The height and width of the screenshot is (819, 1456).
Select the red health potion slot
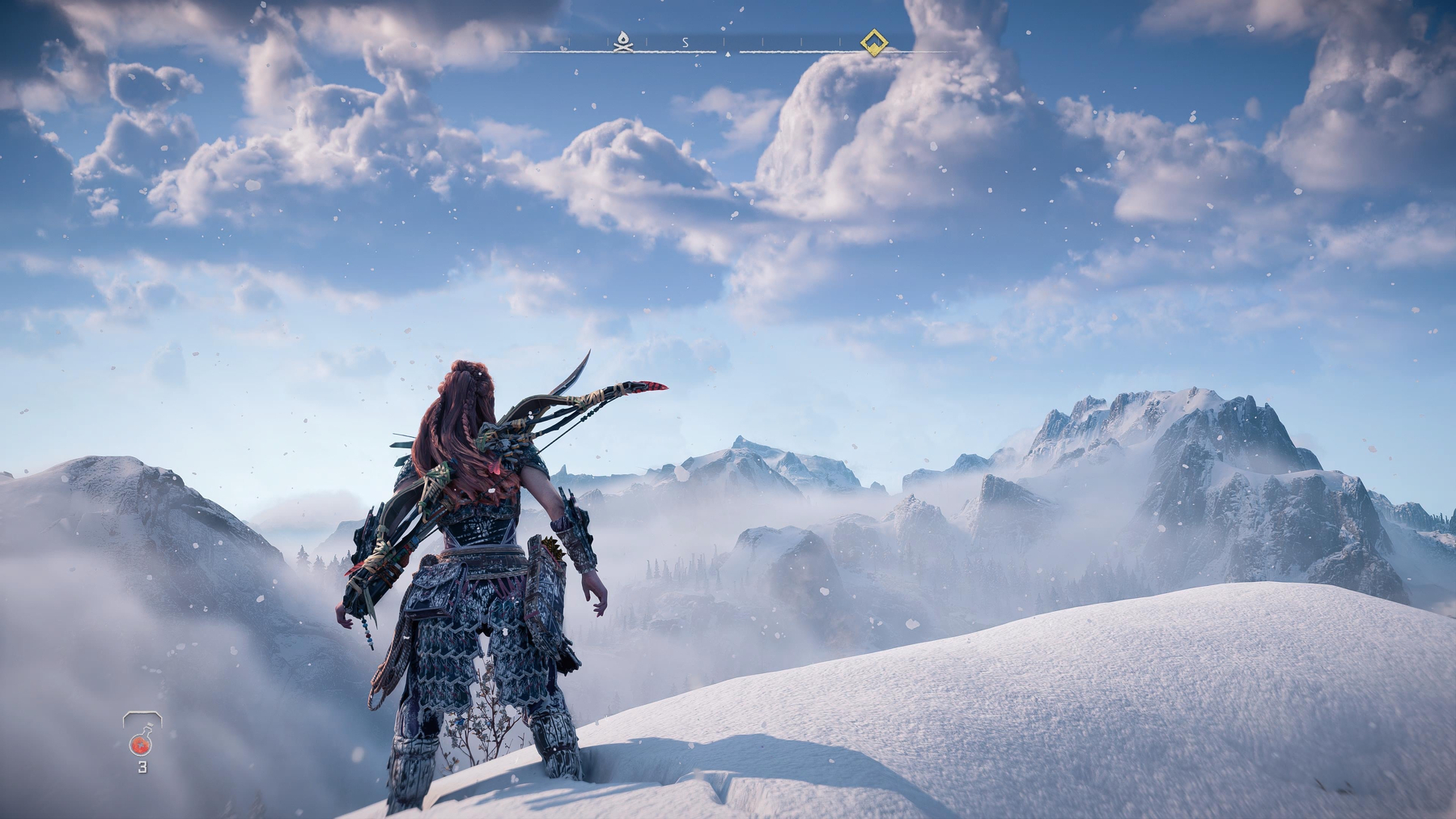point(142,741)
